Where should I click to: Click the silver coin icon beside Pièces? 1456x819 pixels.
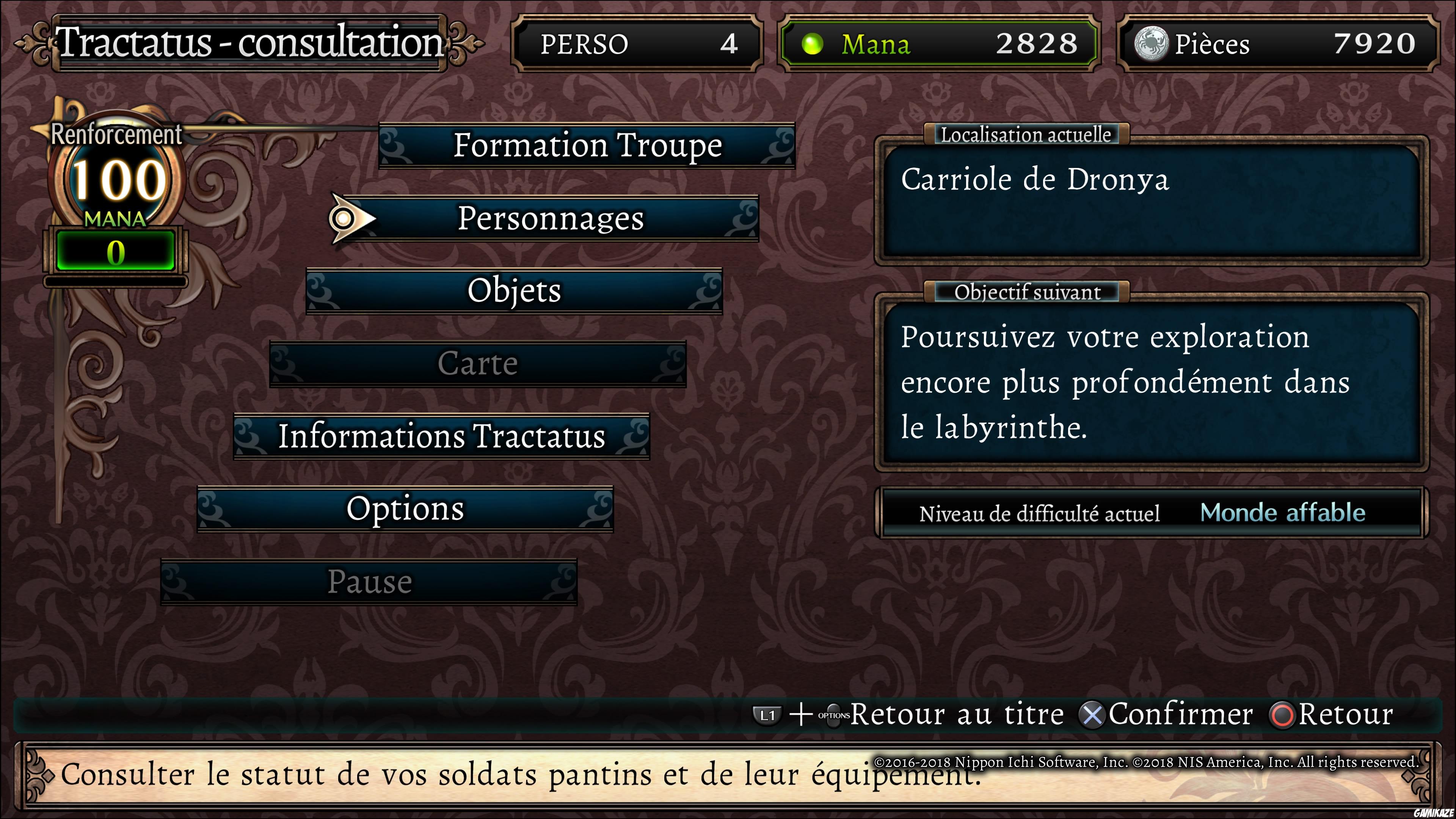pyautogui.click(x=1152, y=44)
